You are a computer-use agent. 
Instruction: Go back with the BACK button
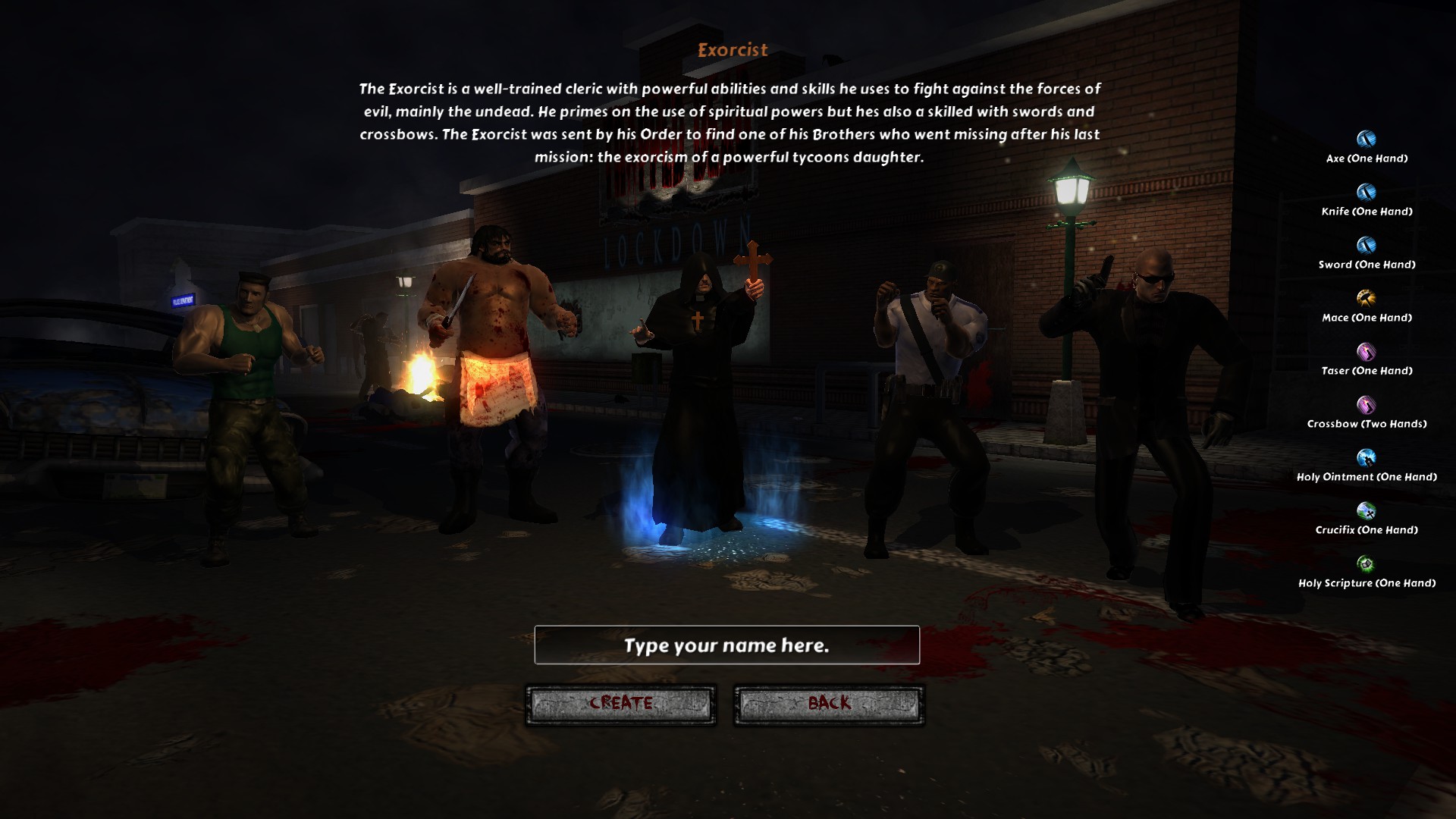click(x=829, y=704)
